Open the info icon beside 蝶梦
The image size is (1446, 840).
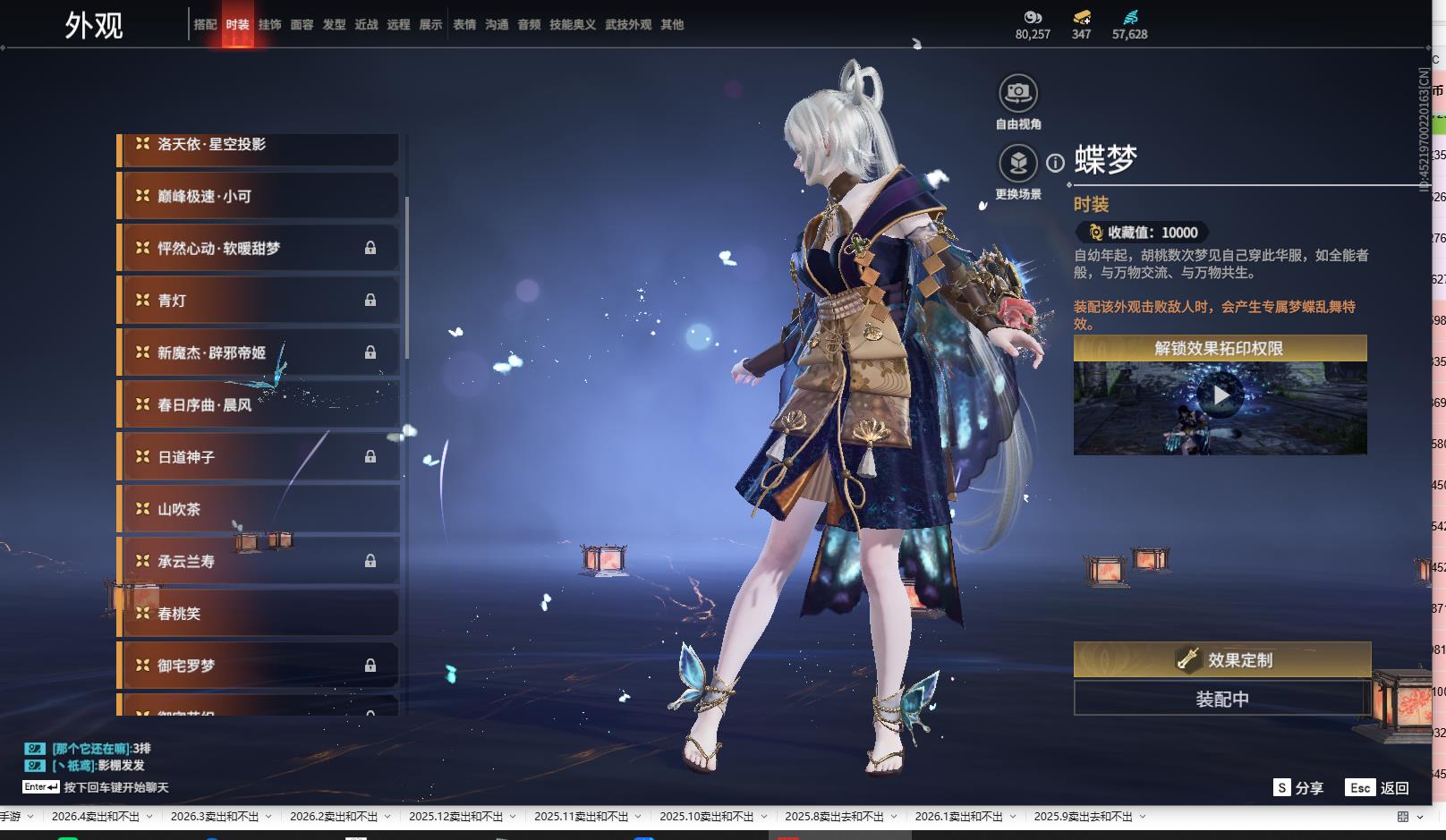[1056, 163]
